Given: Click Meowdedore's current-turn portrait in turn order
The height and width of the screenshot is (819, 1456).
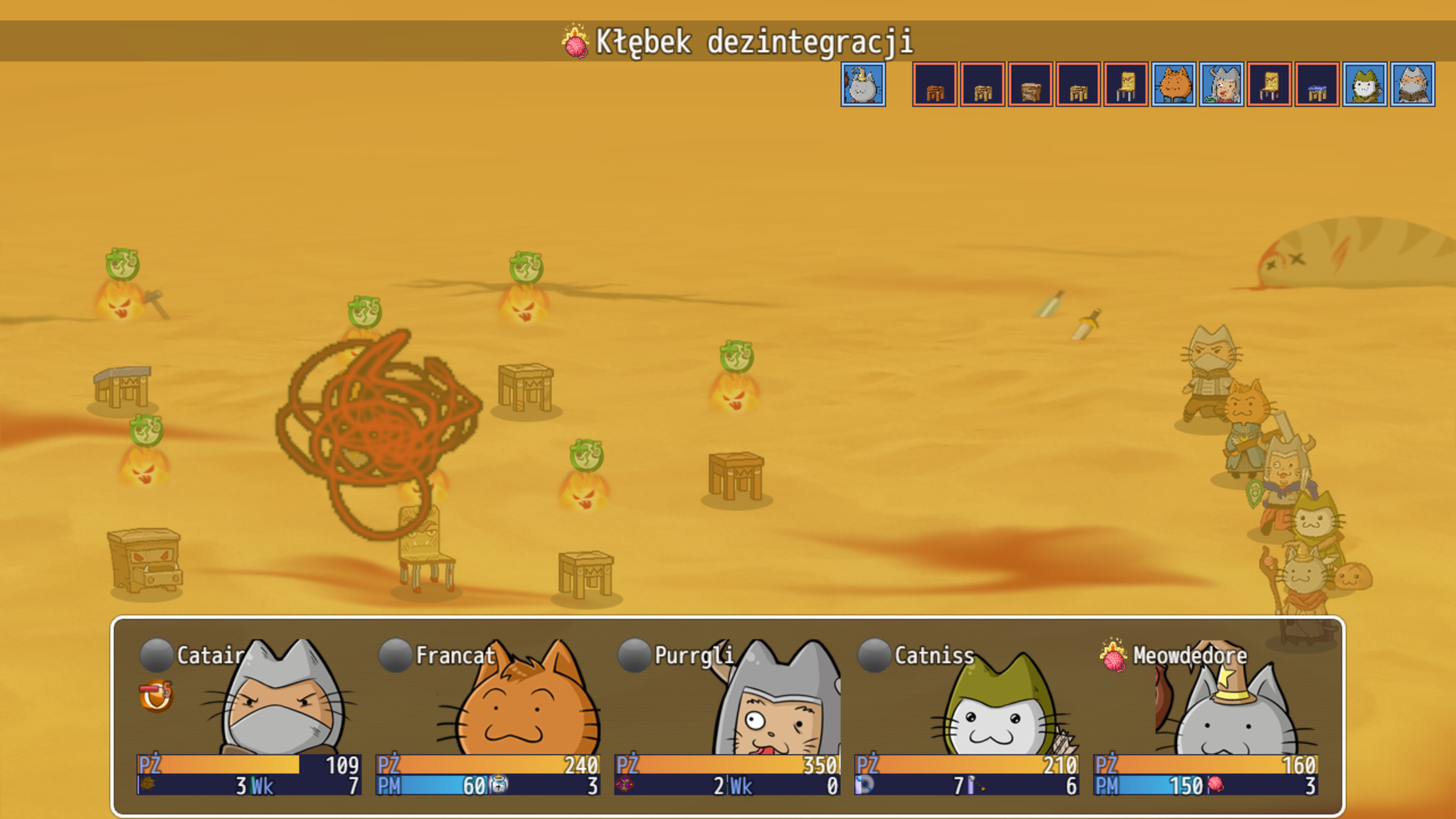Looking at the screenshot, I should (863, 84).
